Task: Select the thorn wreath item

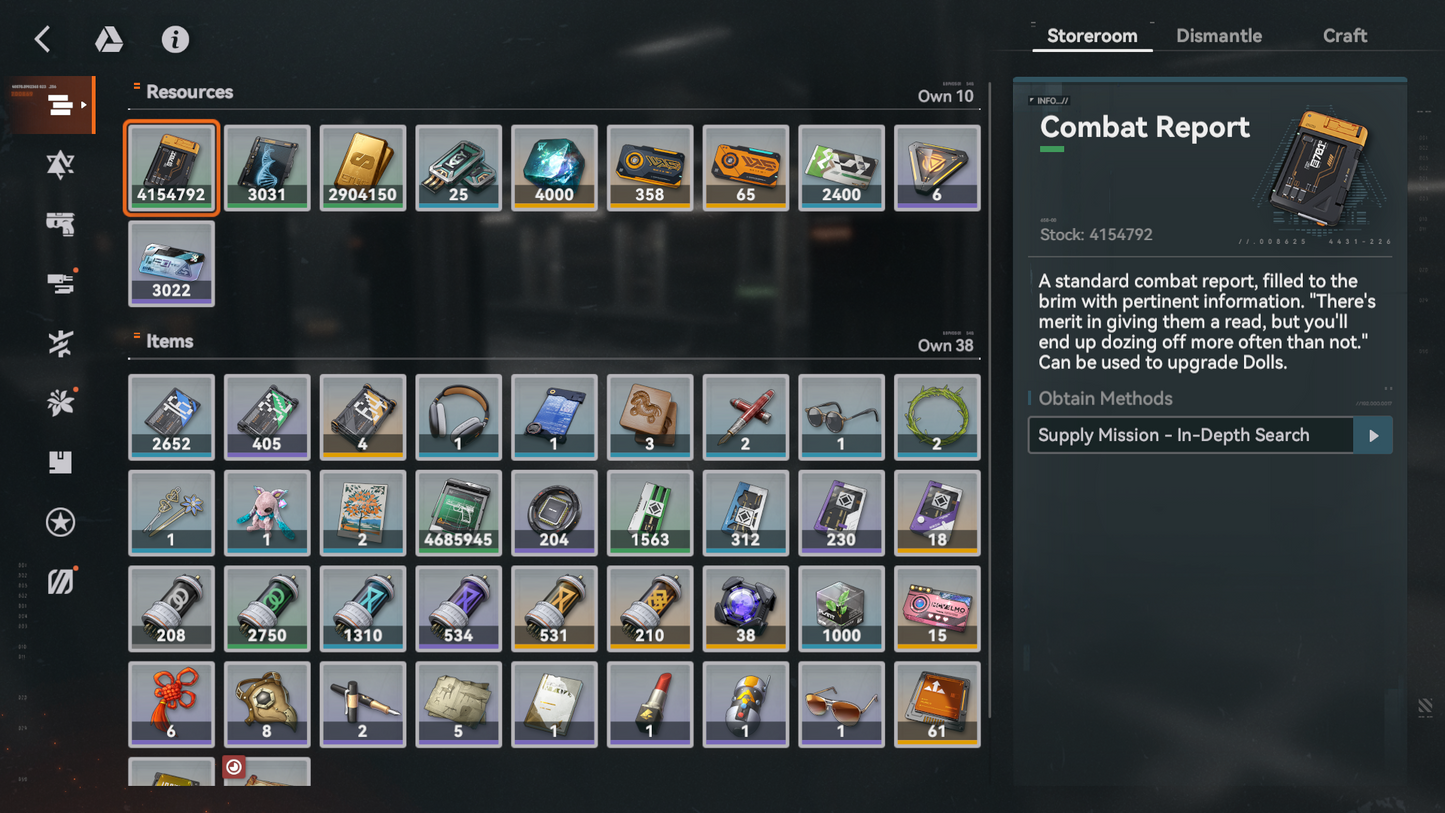Action: (937, 416)
